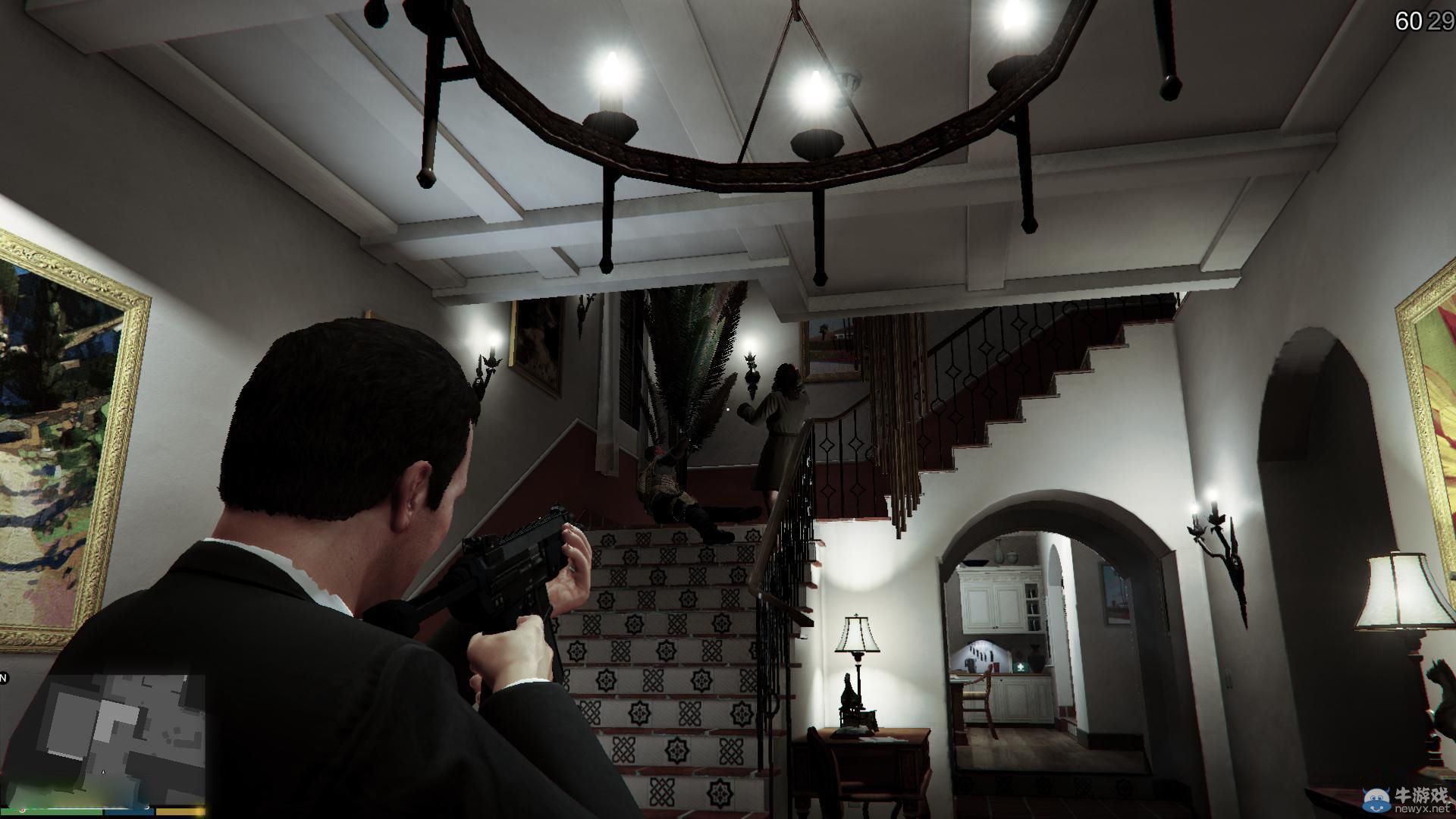This screenshot has width=1456, height=819.
Task: Click the newyx.net text in the watermark
Action: 1422,808
